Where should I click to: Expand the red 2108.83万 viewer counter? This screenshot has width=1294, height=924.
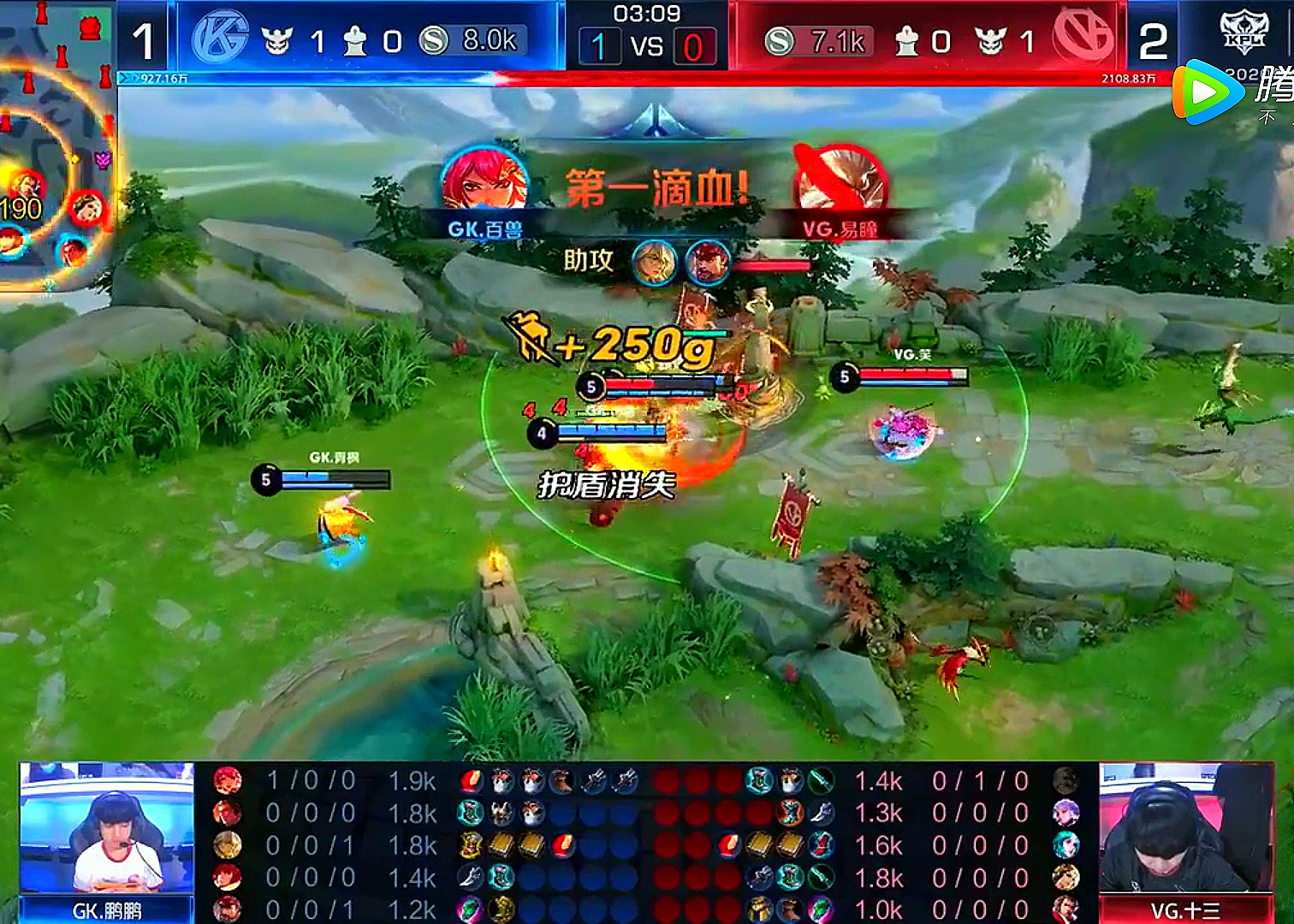coord(1130,78)
